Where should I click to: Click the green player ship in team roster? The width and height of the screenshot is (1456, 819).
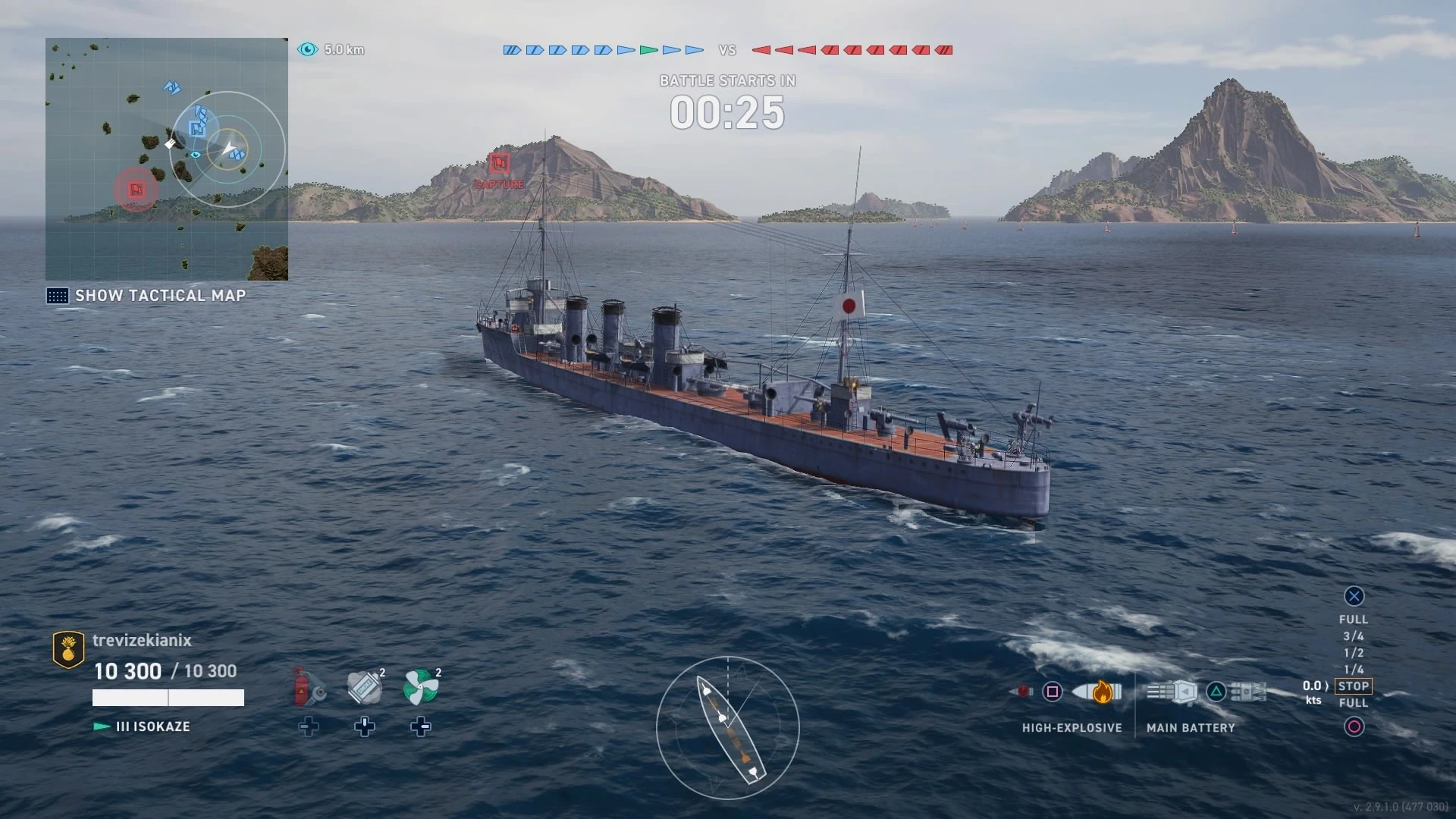(x=648, y=50)
